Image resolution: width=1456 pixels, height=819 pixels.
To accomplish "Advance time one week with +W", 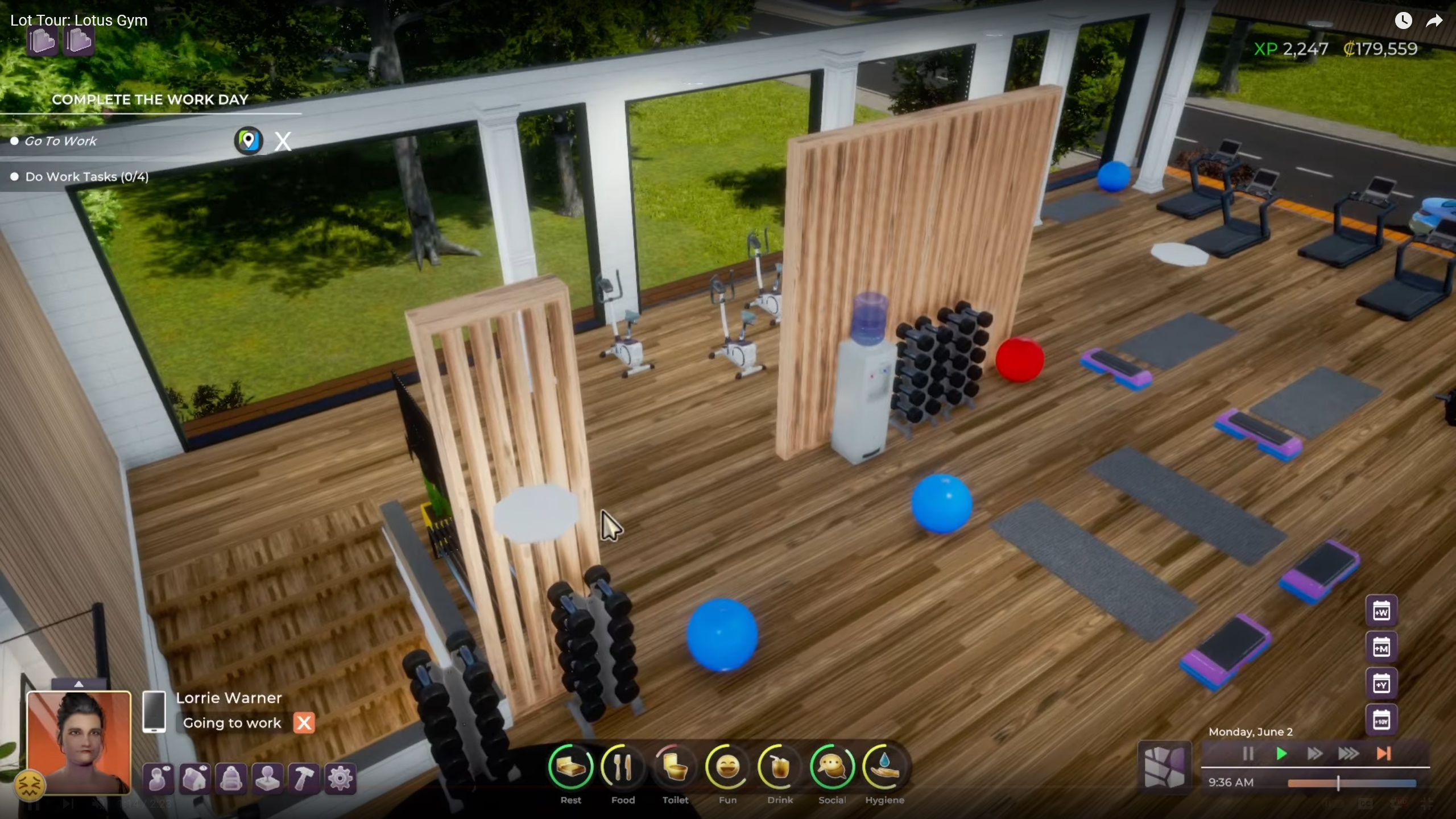I will click(x=1382, y=611).
